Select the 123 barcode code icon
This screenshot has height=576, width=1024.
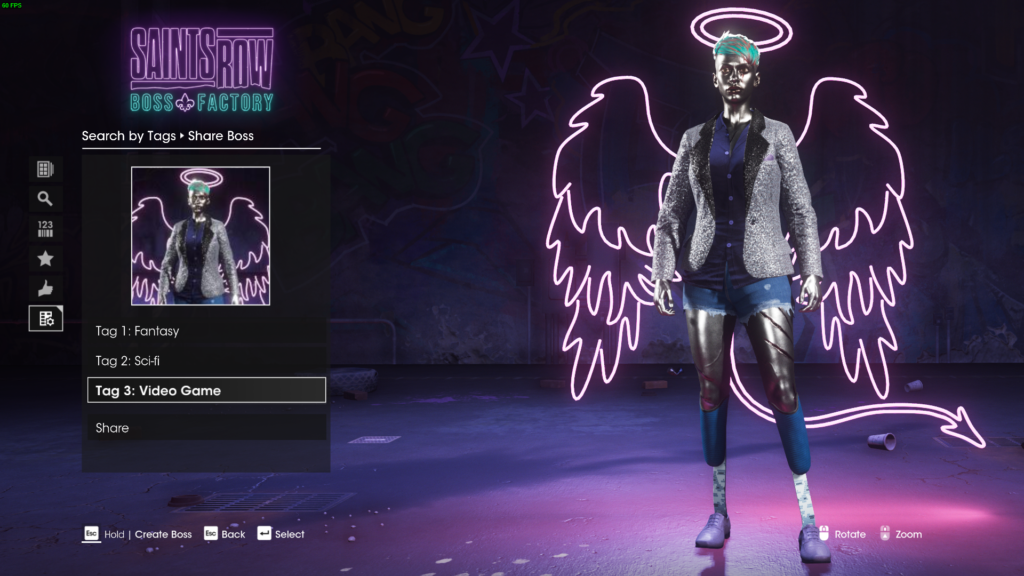(x=45, y=229)
